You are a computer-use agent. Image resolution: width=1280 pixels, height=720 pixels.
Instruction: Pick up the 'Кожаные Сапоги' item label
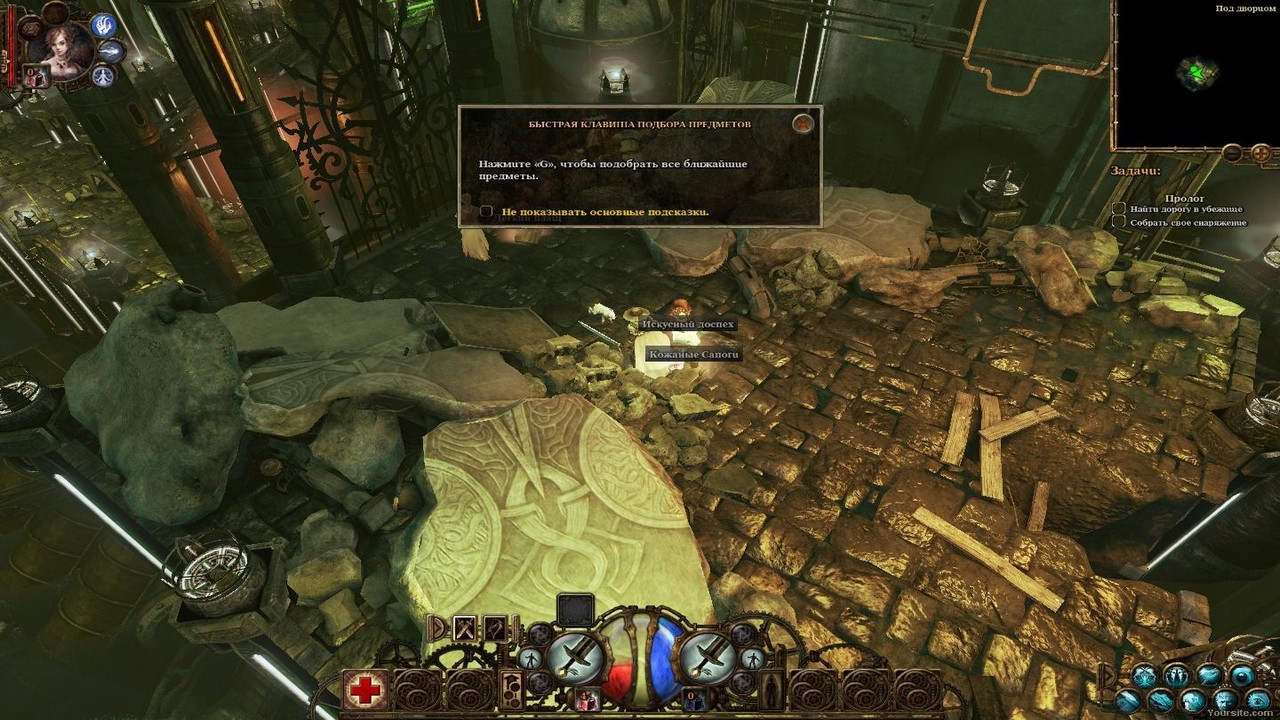tap(693, 355)
